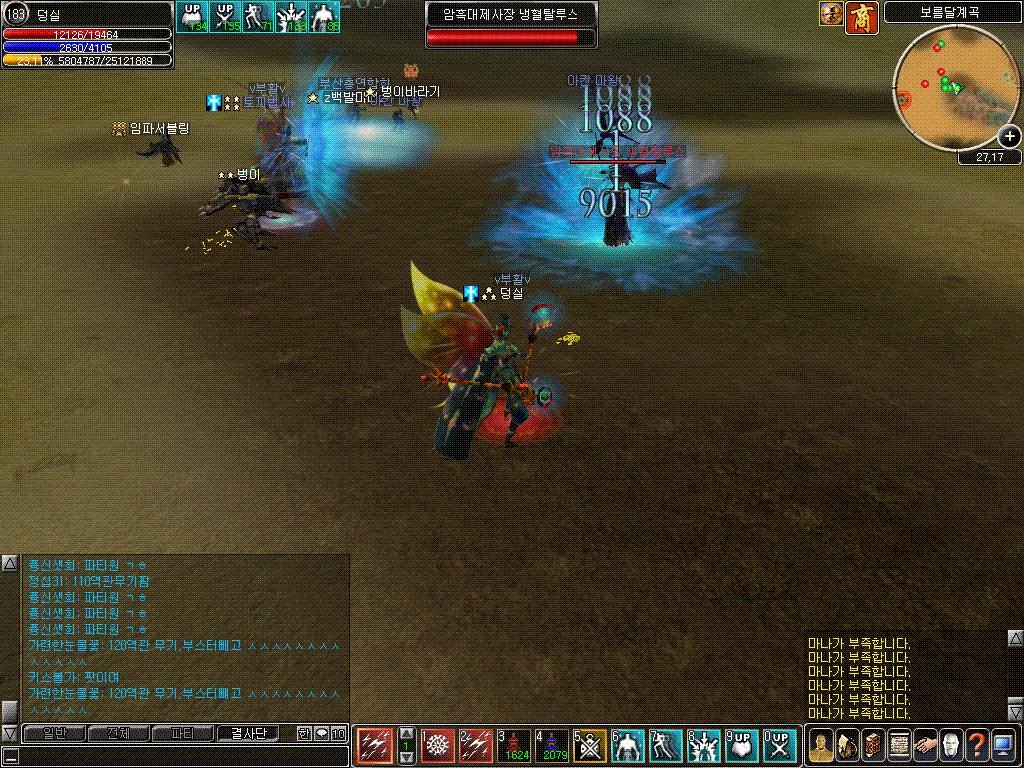This screenshot has width=1024, height=768.
Task: Page the hotbar up with the arrow
Action: [x=406, y=733]
